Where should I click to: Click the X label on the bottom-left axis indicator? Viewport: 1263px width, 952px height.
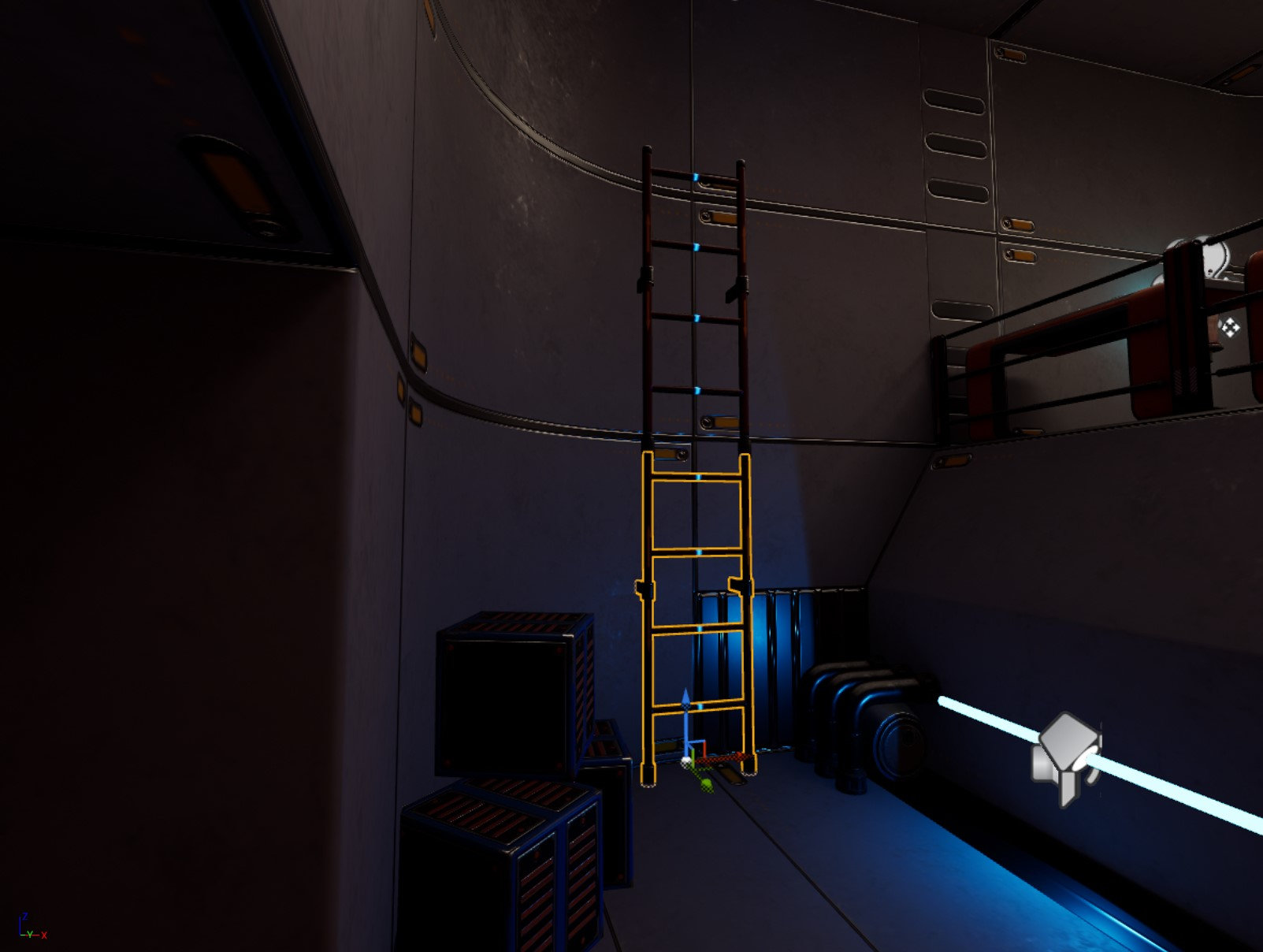click(44, 935)
